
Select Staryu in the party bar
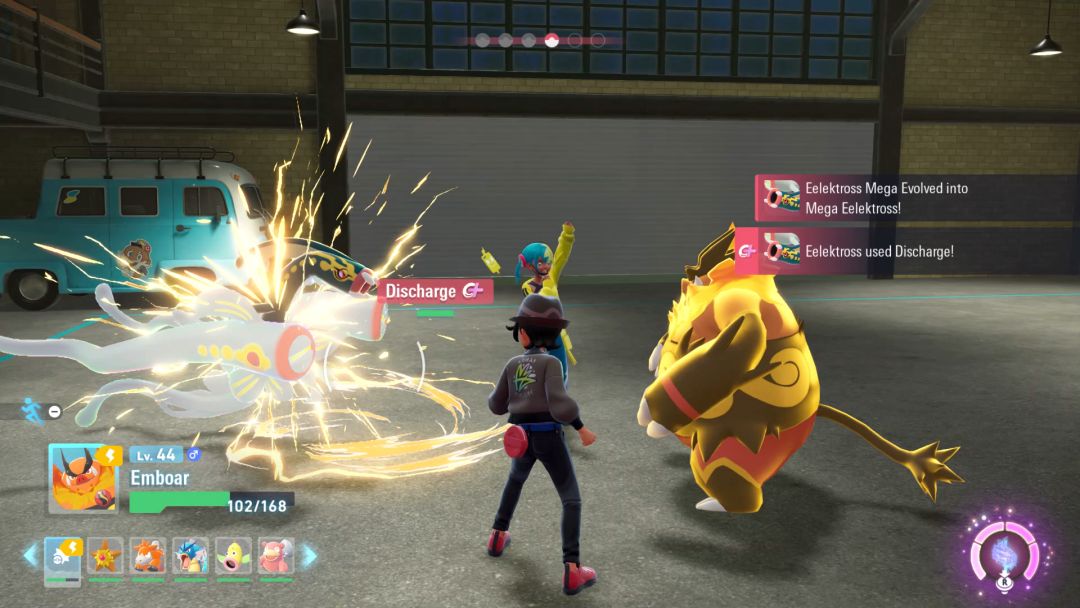point(105,556)
